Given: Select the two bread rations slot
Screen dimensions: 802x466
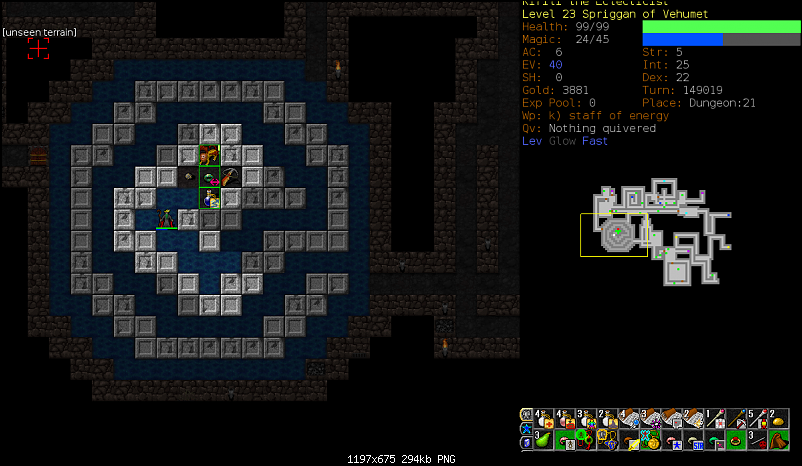Looking at the screenshot, I should (780, 417).
